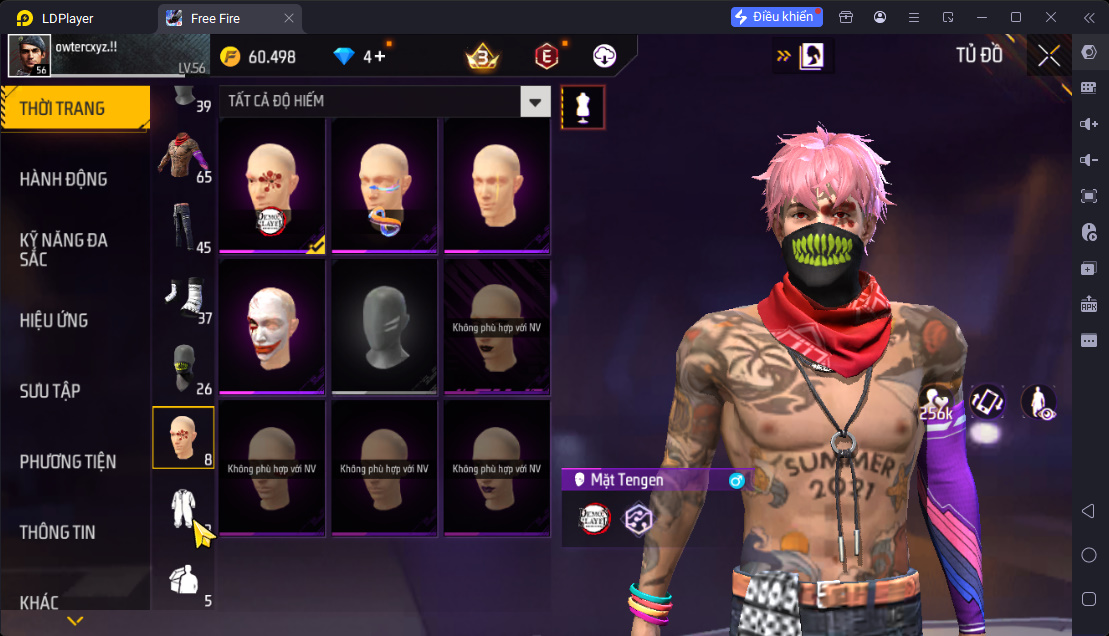Open the THÔNG TIN section

pos(58,532)
